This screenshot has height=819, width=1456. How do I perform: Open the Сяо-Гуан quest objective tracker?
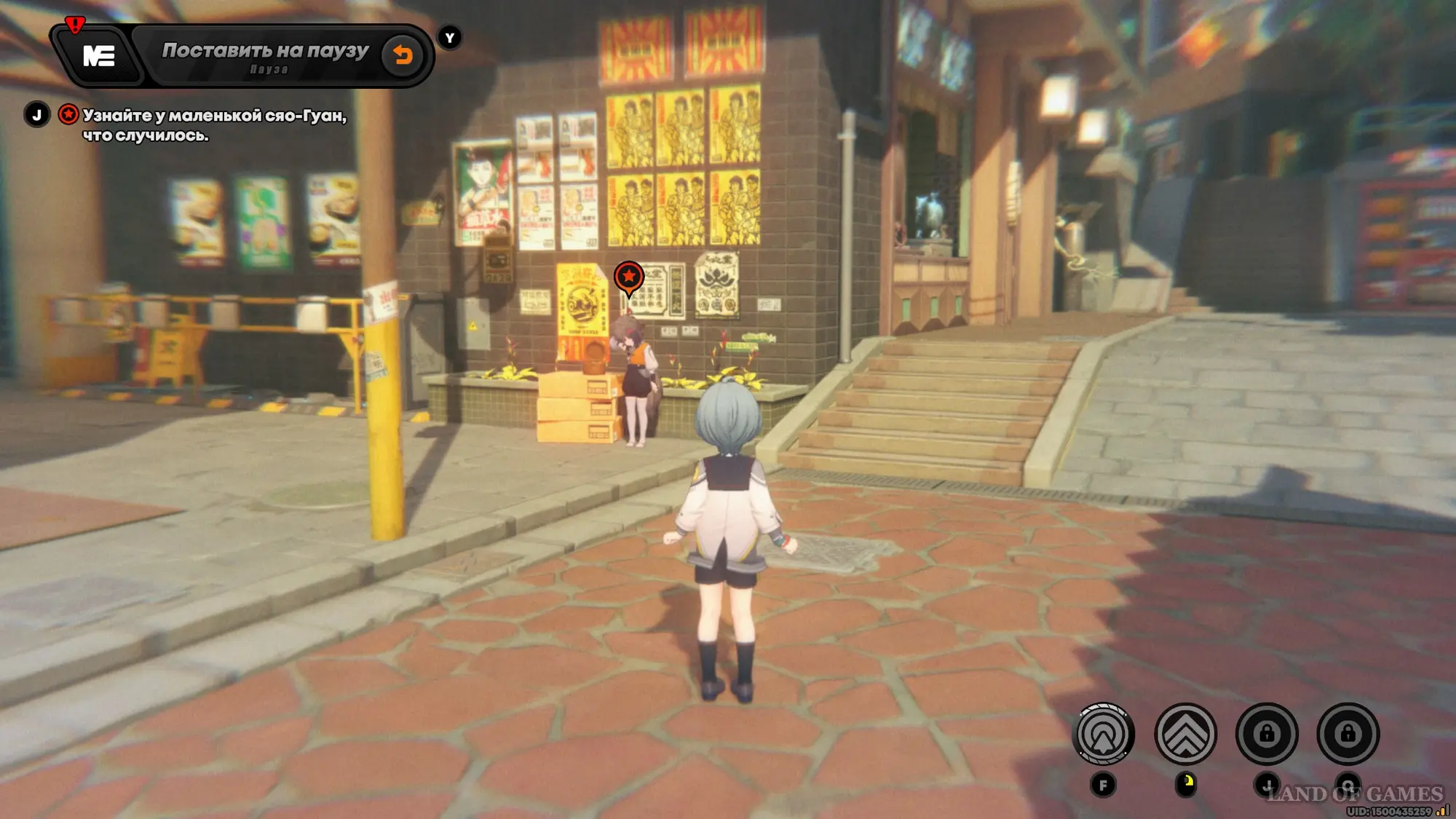coord(214,124)
